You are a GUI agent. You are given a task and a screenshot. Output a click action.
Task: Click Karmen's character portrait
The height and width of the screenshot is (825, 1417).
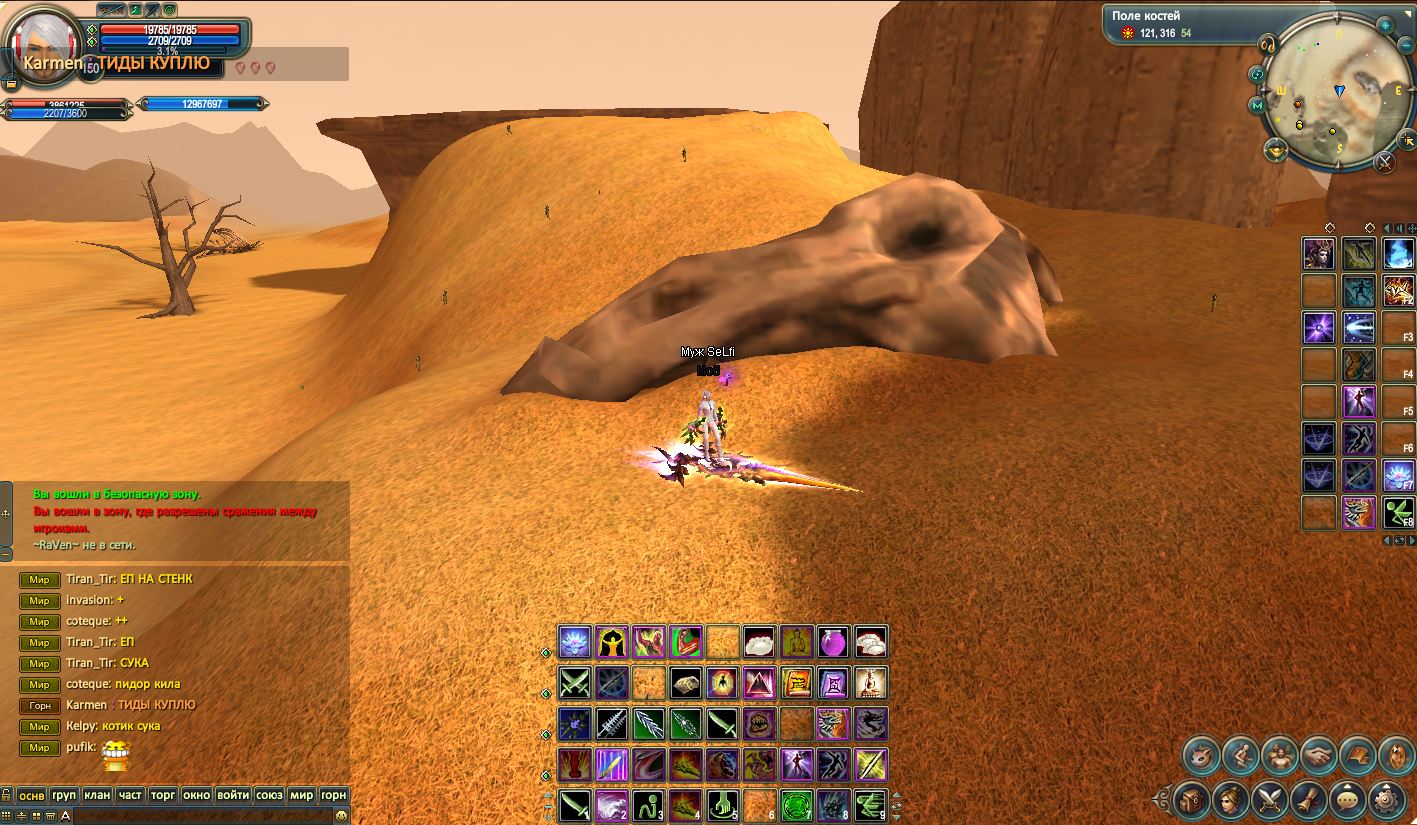pos(45,40)
